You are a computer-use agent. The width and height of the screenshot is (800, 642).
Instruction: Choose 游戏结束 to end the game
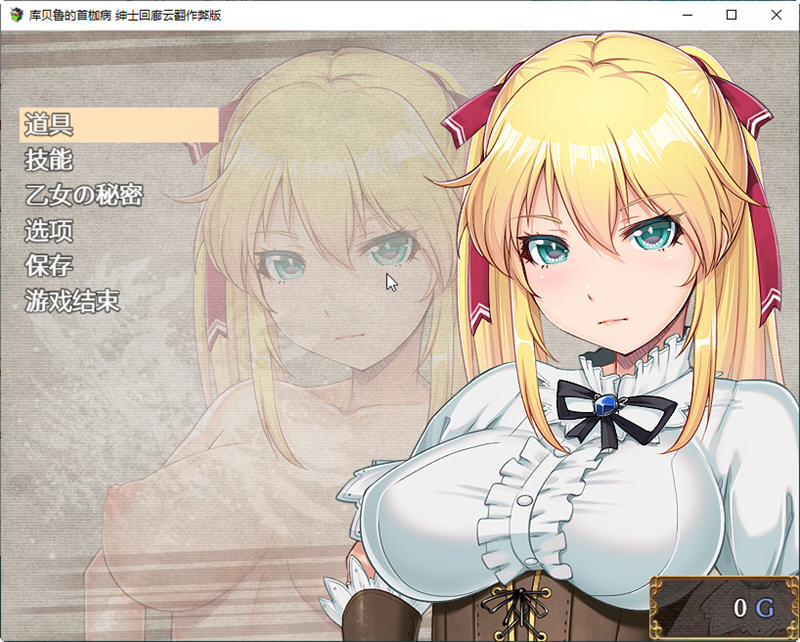(x=72, y=301)
